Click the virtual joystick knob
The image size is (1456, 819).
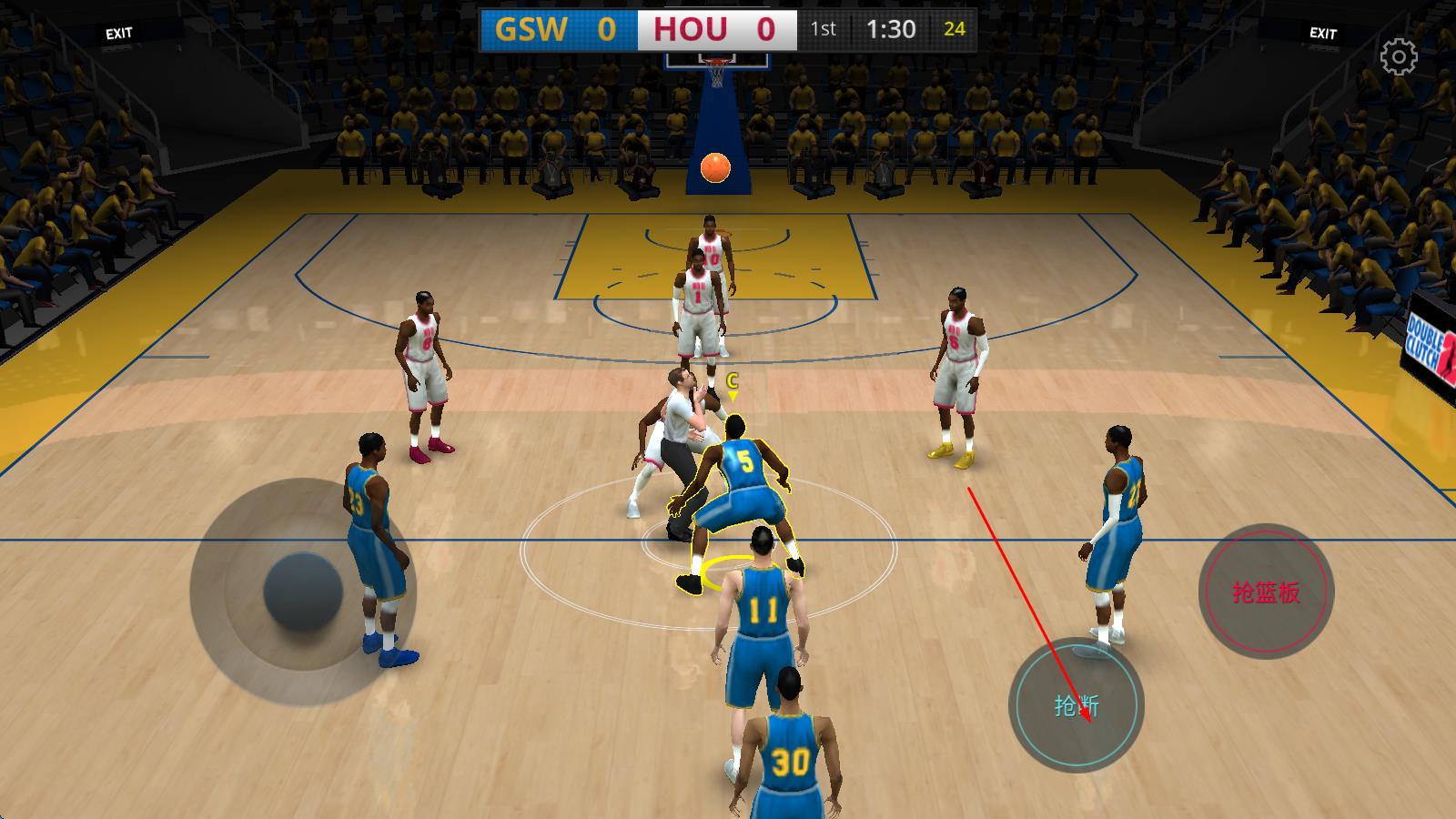pyautogui.click(x=303, y=591)
